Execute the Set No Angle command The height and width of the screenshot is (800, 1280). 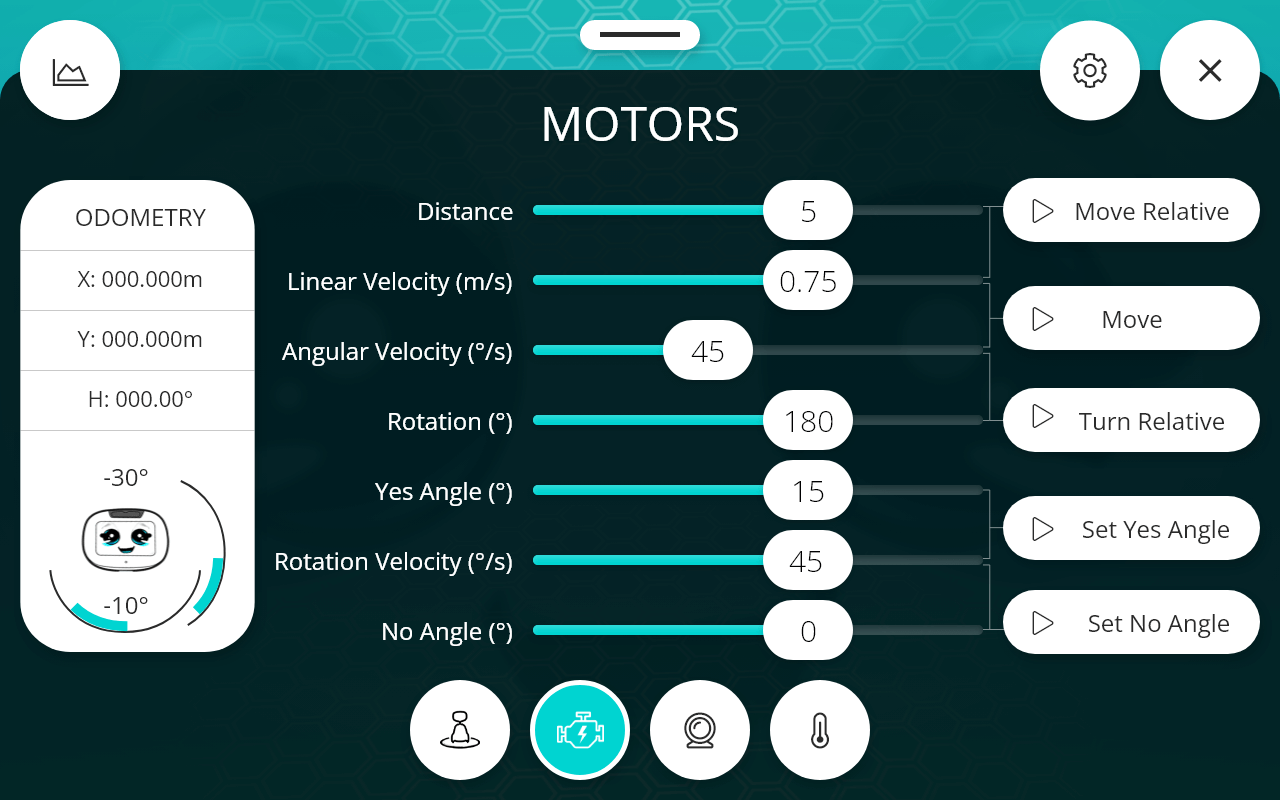point(1130,623)
